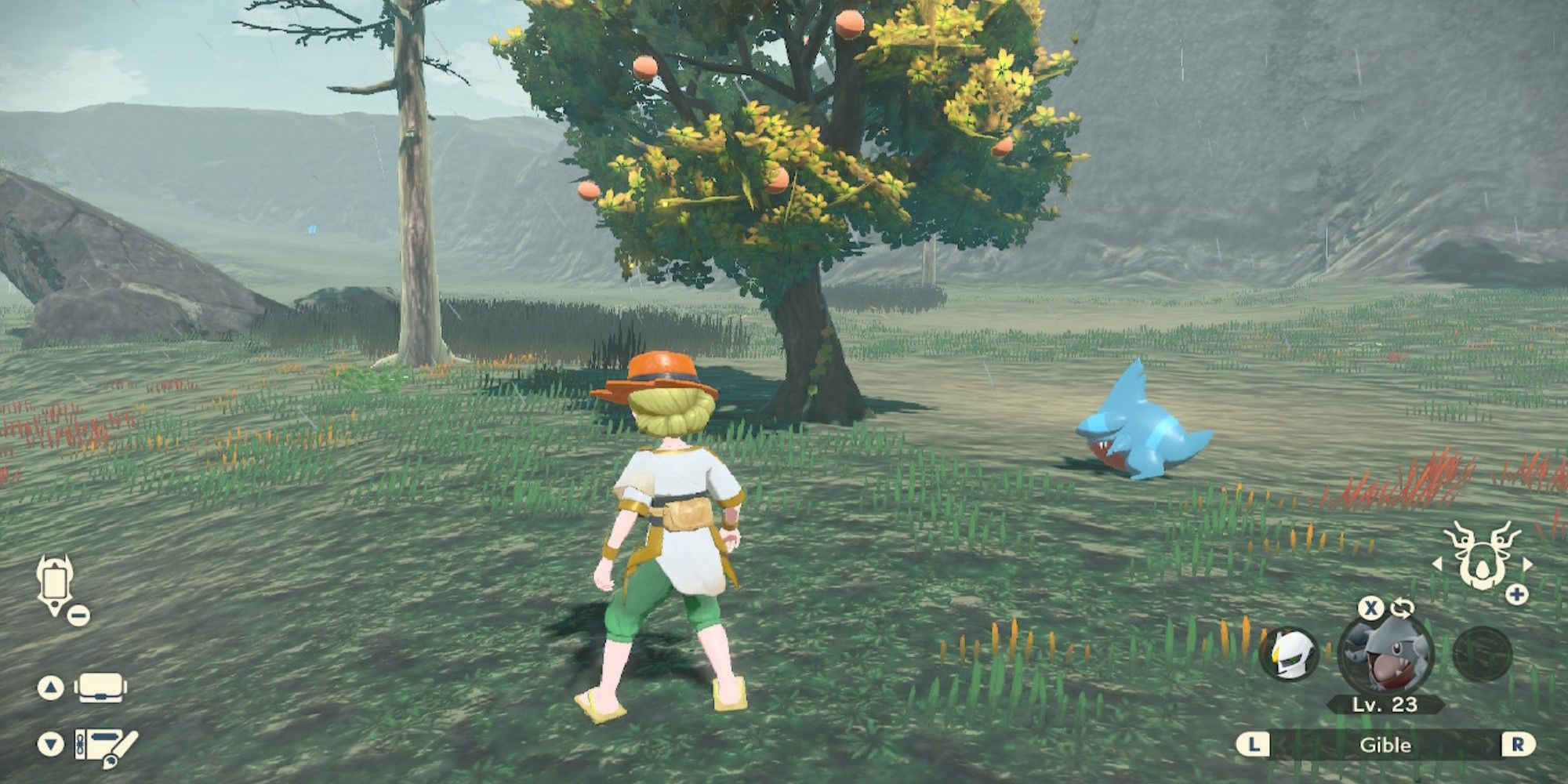1568x784 pixels.
Task: Open the satchel bag icon
Action: (x=100, y=688)
